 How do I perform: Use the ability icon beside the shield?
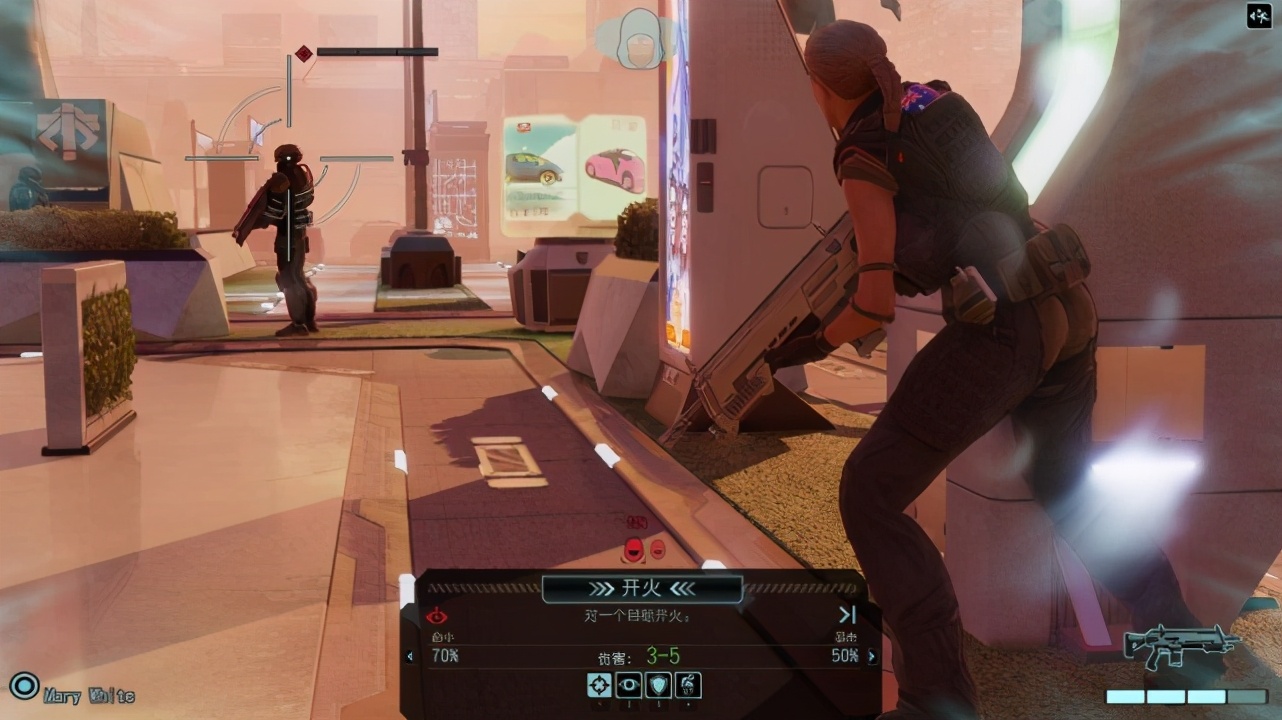(x=688, y=685)
